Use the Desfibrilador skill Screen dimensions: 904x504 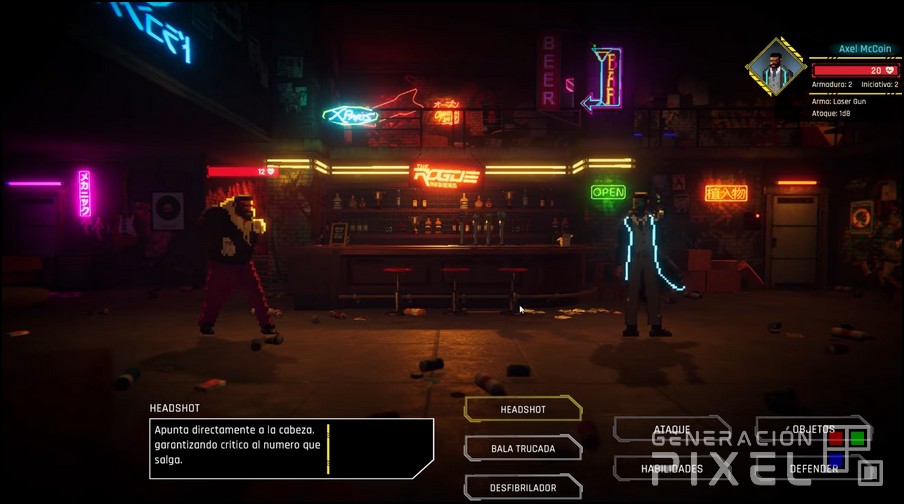pyautogui.click(x=523, y=487)
